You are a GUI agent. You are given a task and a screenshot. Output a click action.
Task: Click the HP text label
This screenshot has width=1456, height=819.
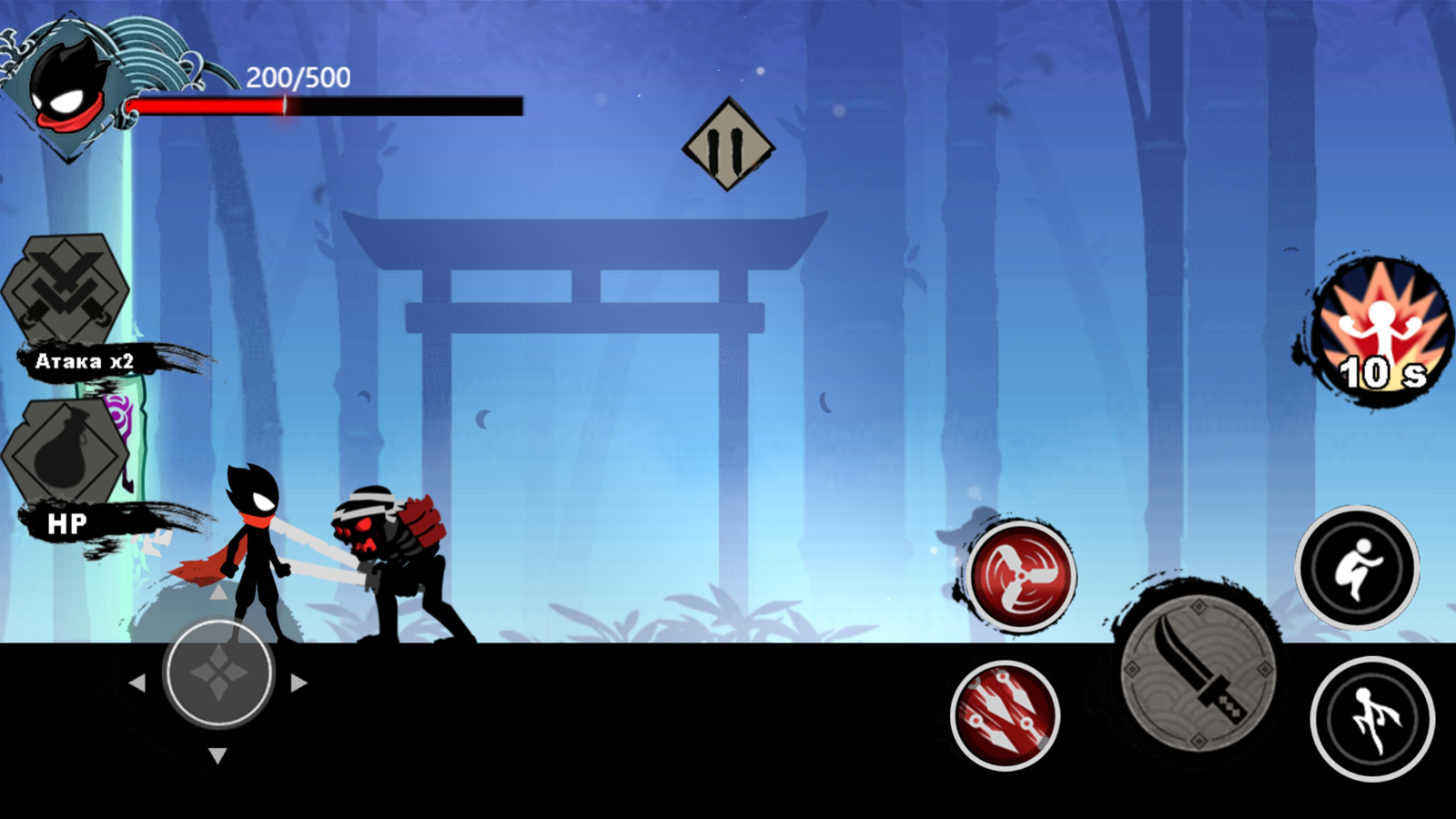point(66,521)
